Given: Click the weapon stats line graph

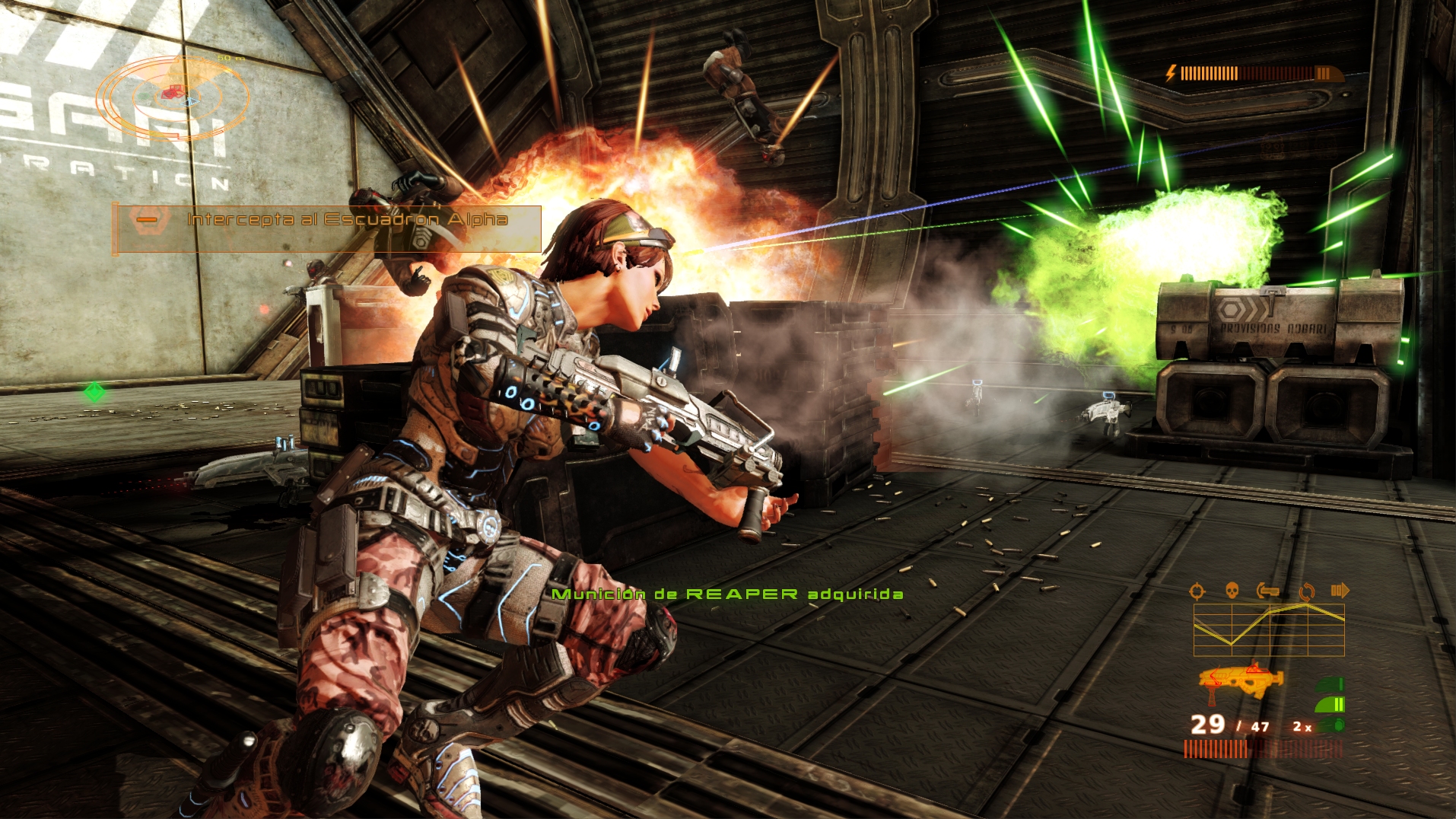Looking at the screenshot, I should (1268, 630).
